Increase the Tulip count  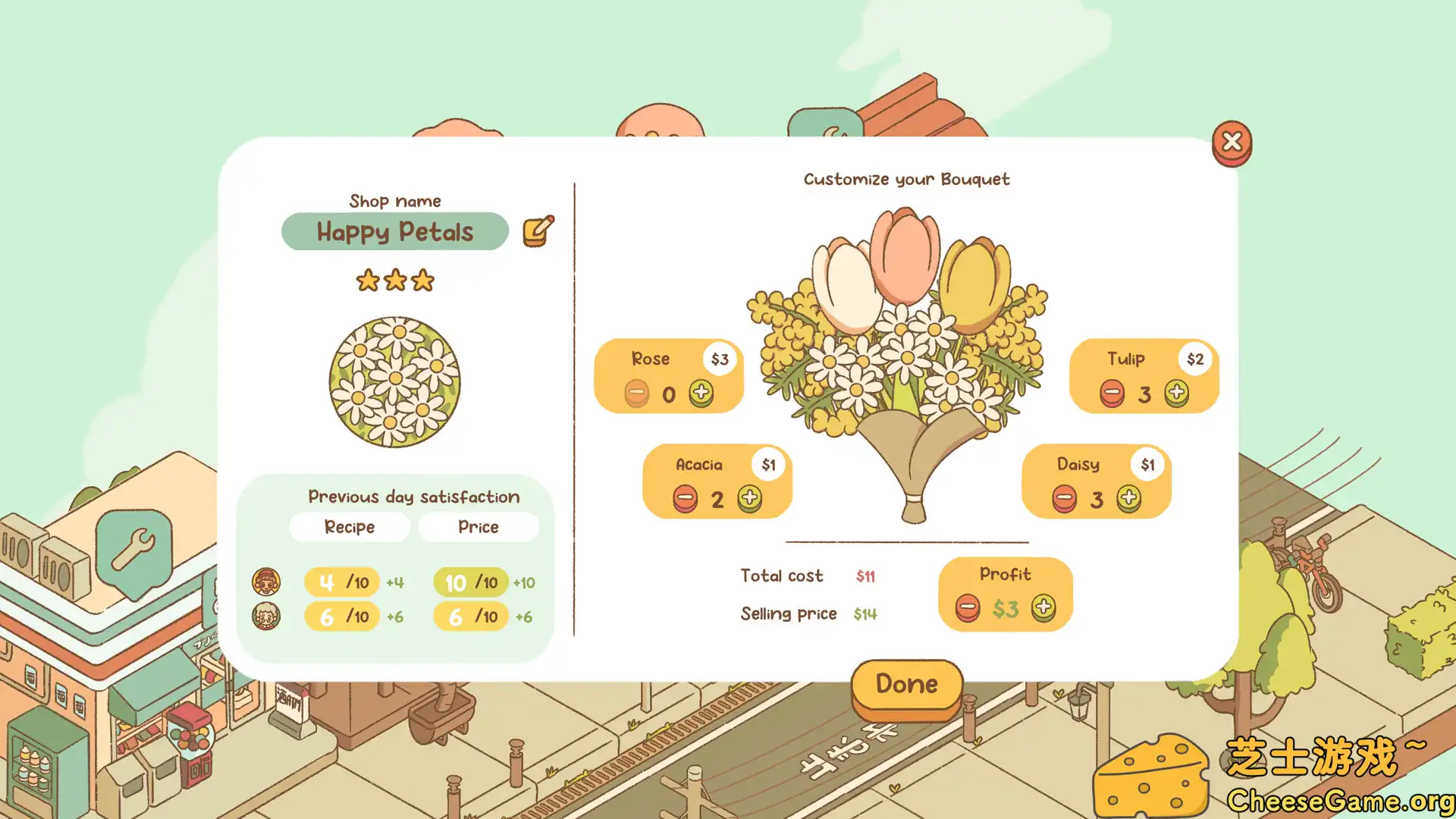[1177, 393]
